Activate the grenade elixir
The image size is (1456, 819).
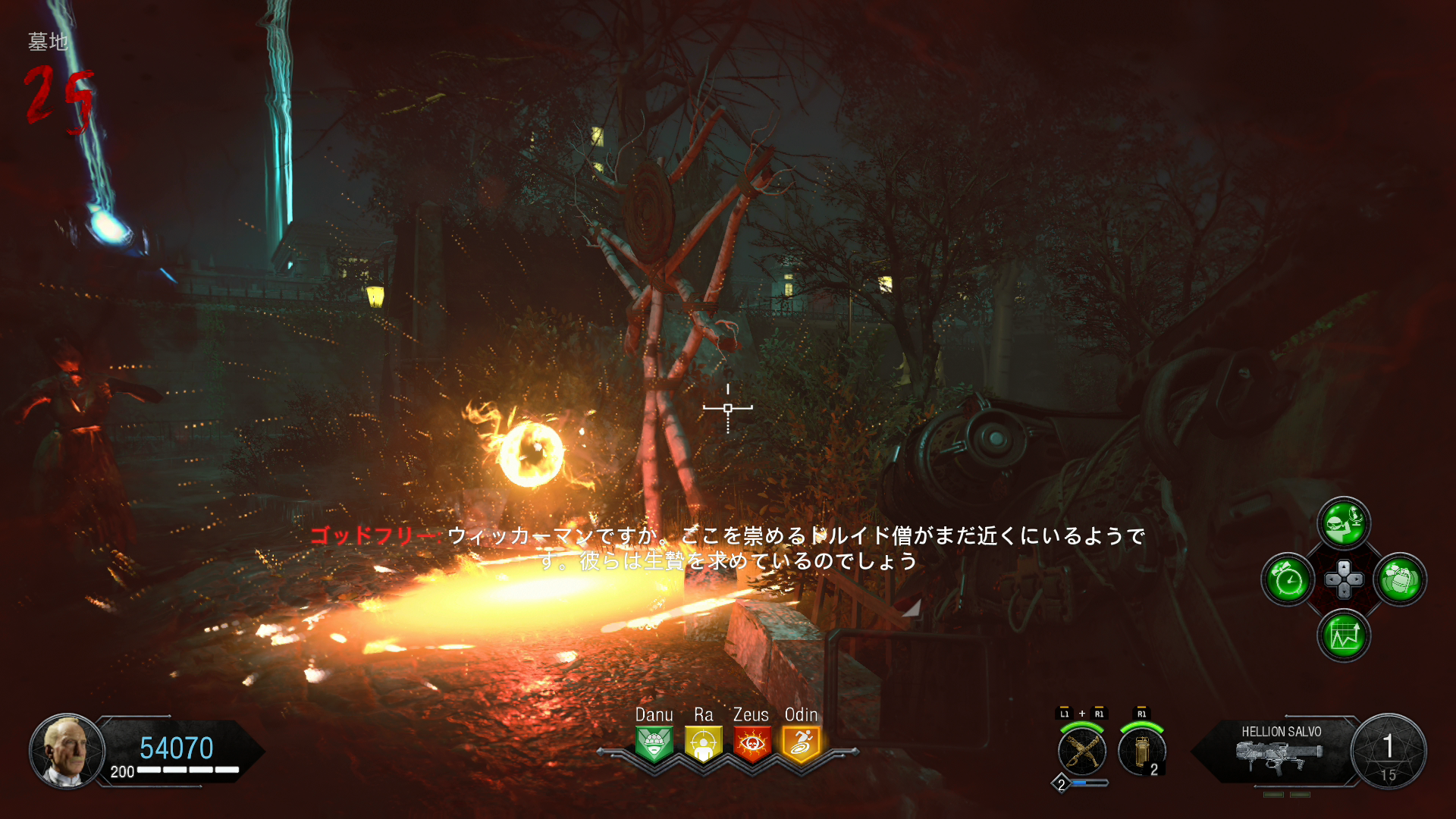(x=1400, y=580)
